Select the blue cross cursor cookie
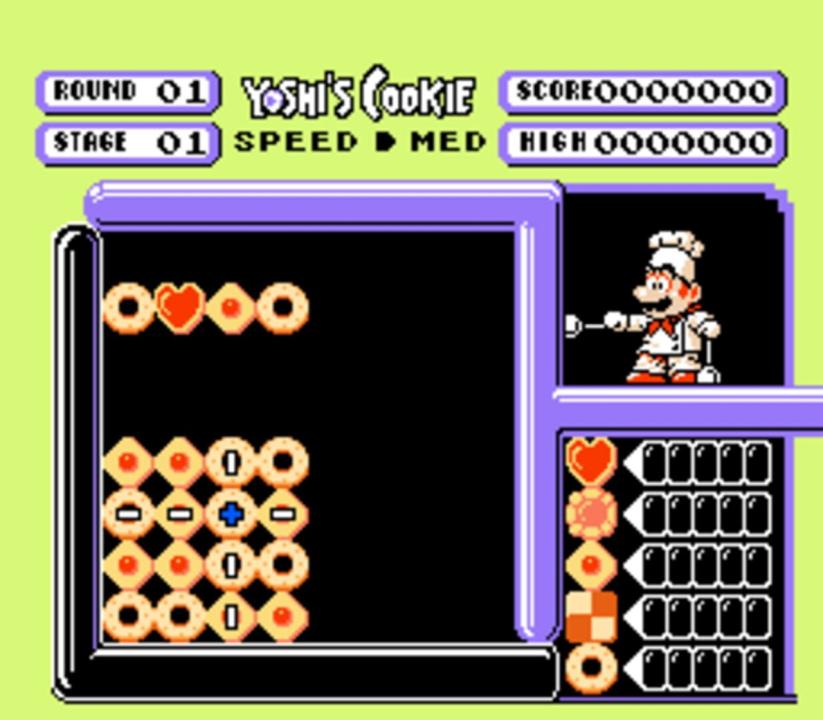This screenshot has width=823, height=720. click(x=231, y=514)
